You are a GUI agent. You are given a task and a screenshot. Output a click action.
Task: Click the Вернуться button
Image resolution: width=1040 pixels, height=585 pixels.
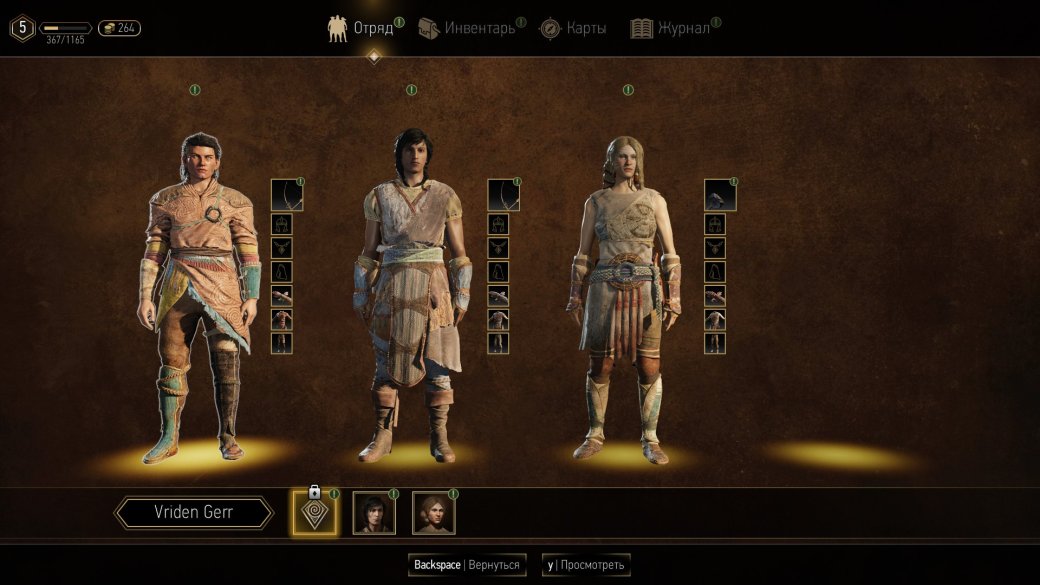[466, 565]
